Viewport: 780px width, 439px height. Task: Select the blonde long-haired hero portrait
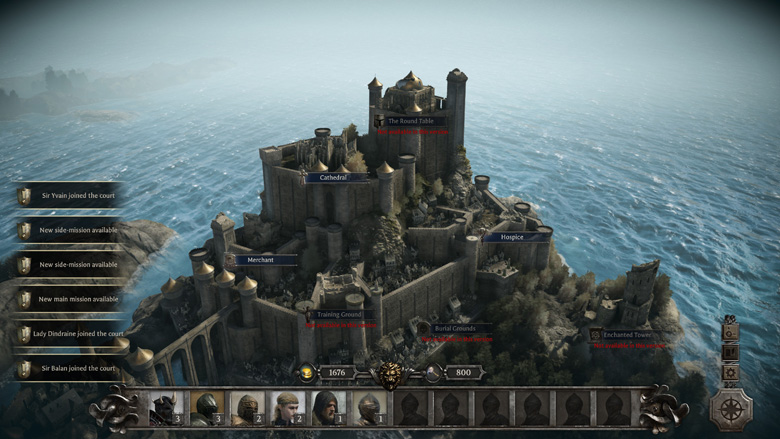click(287, 408)
